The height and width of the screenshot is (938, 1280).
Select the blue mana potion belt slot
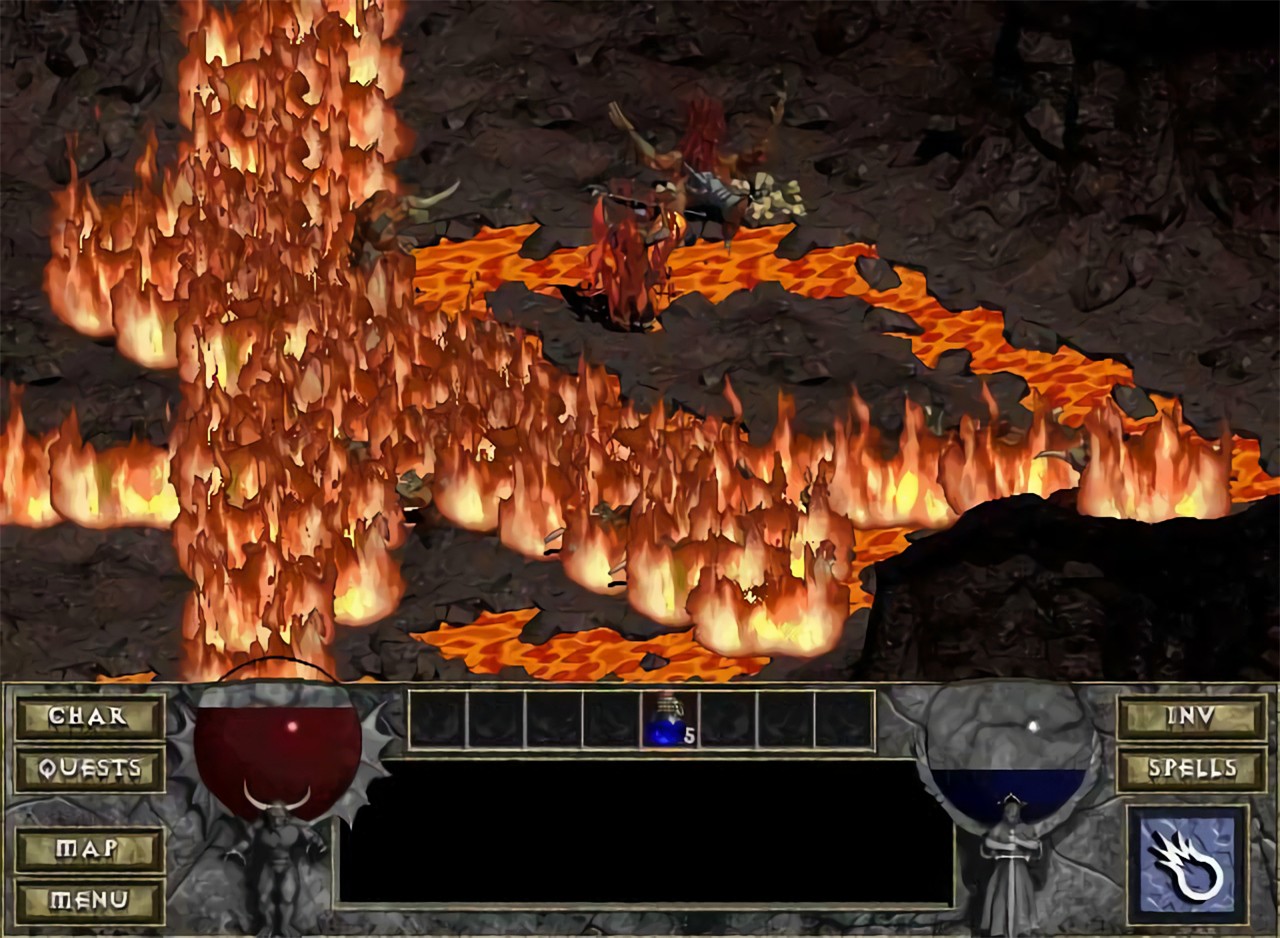pyautogui.click(x=668, y=720)
